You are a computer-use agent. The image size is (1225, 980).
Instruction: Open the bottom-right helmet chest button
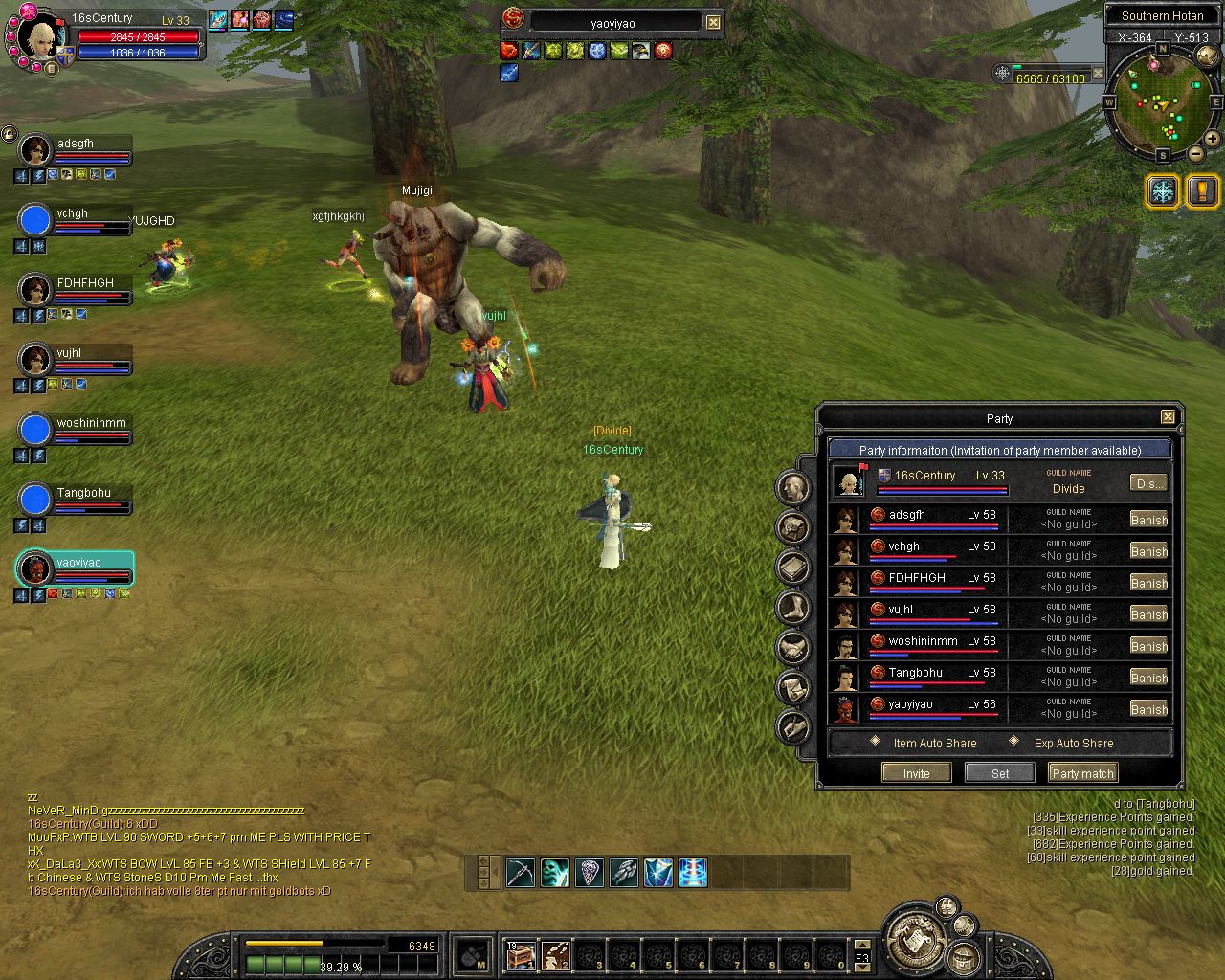964,958
